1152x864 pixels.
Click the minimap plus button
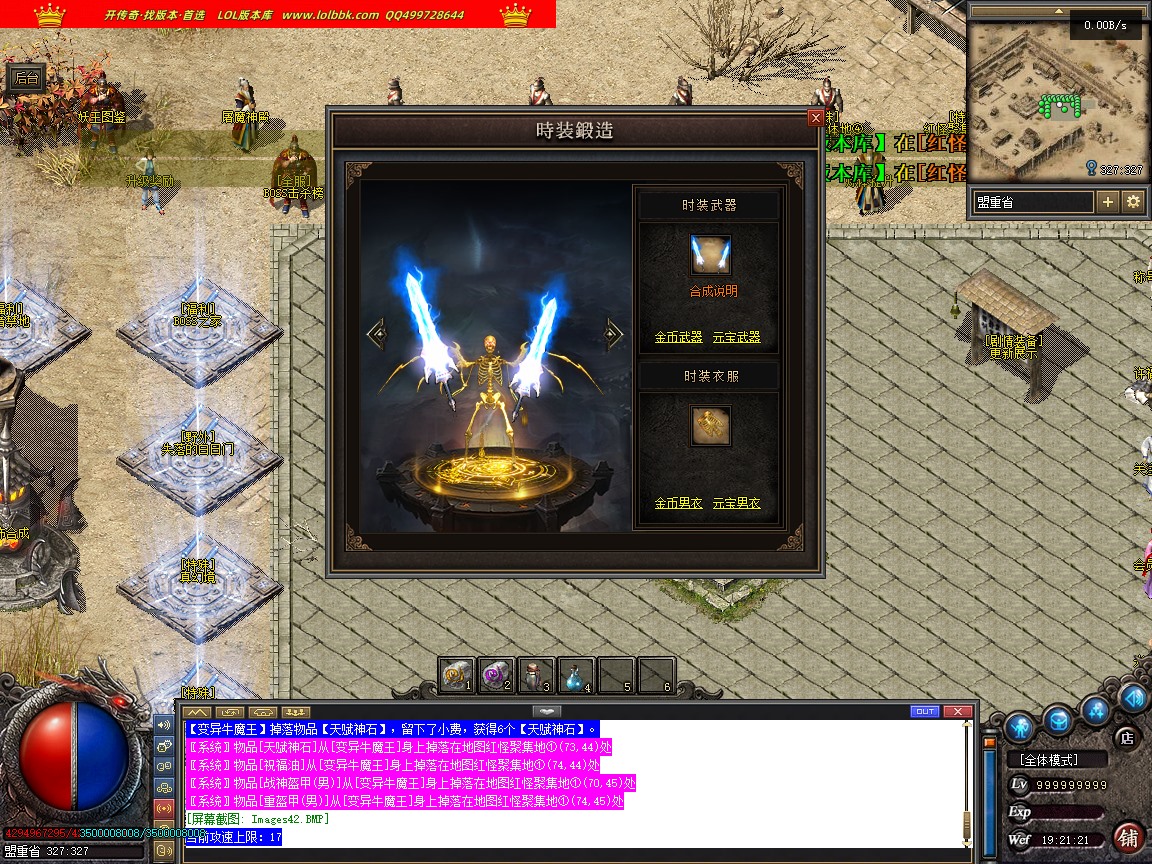[x=1108, y=202]
